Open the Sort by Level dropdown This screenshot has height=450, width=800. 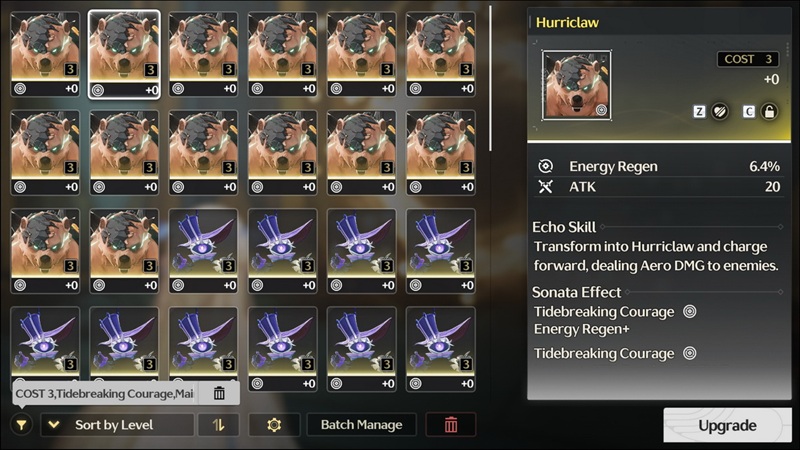[117, 425]
